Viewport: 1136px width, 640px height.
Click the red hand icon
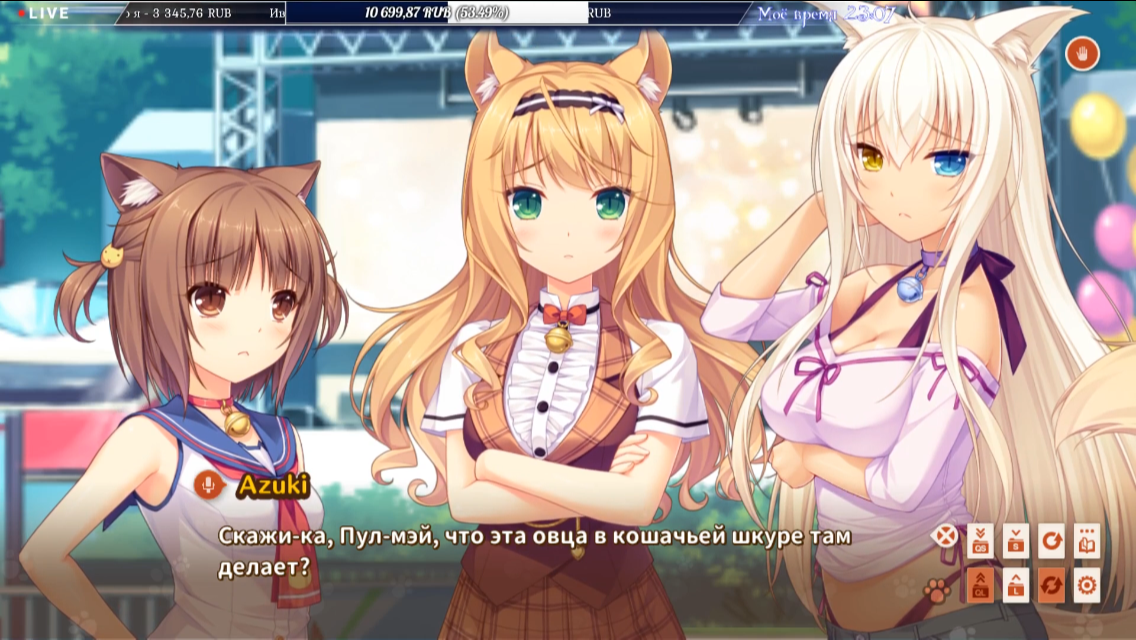1082,53
